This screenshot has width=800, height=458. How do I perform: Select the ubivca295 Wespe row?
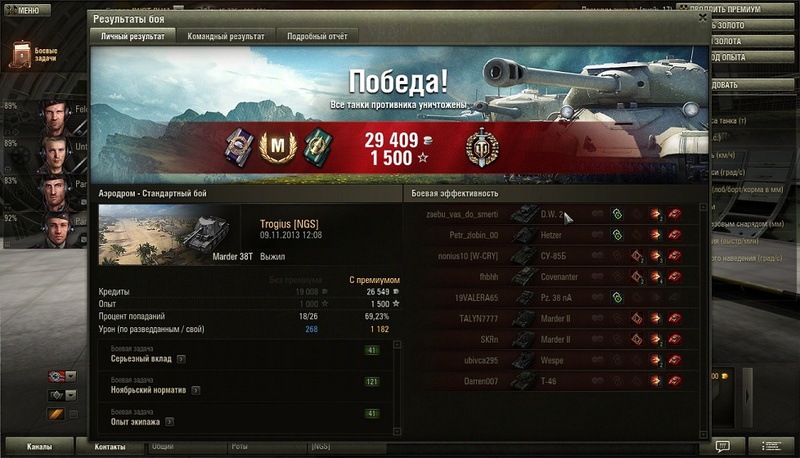(552, 360)
